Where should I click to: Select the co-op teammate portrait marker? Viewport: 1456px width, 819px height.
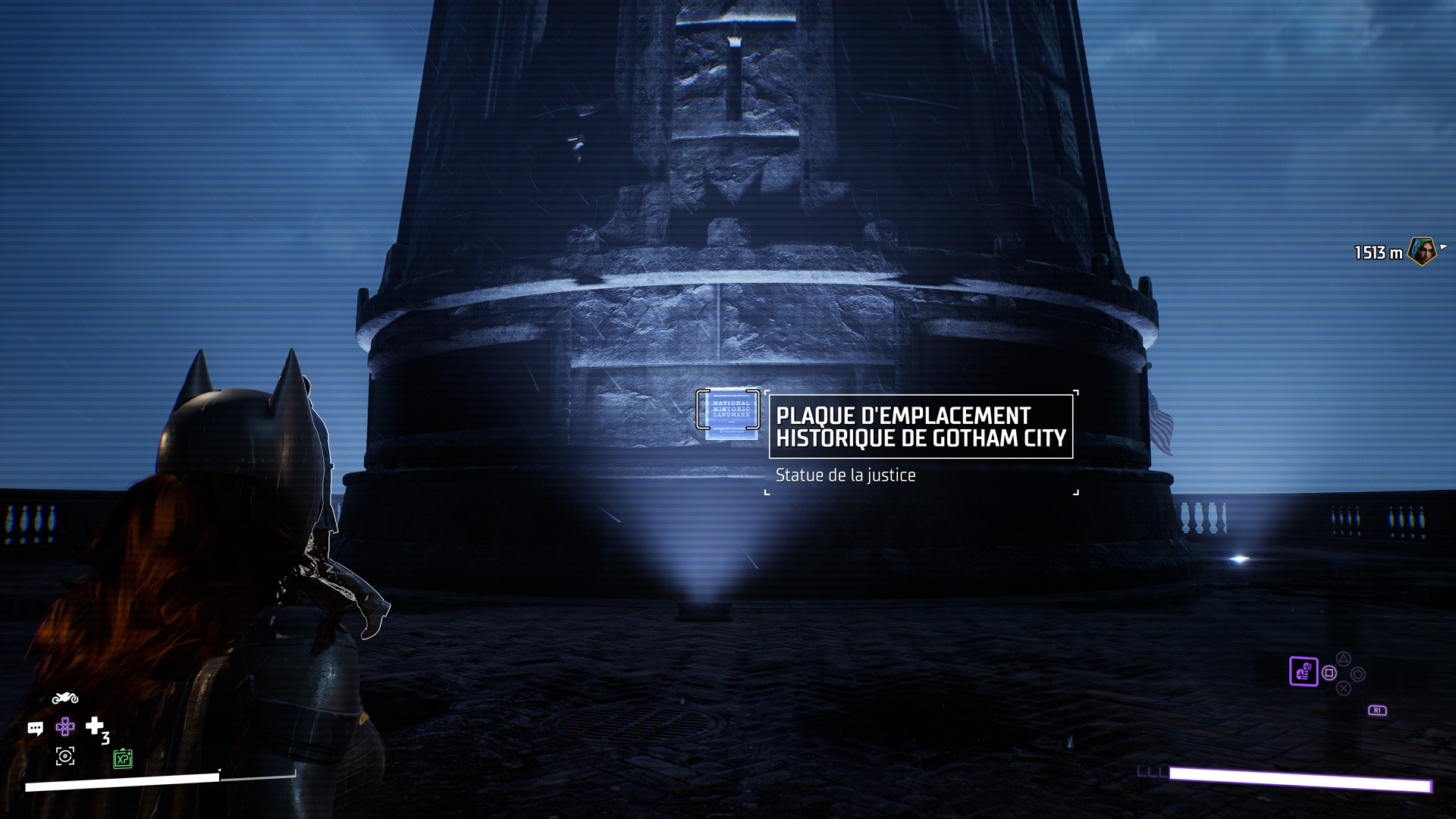click(x=1422, y=252)
